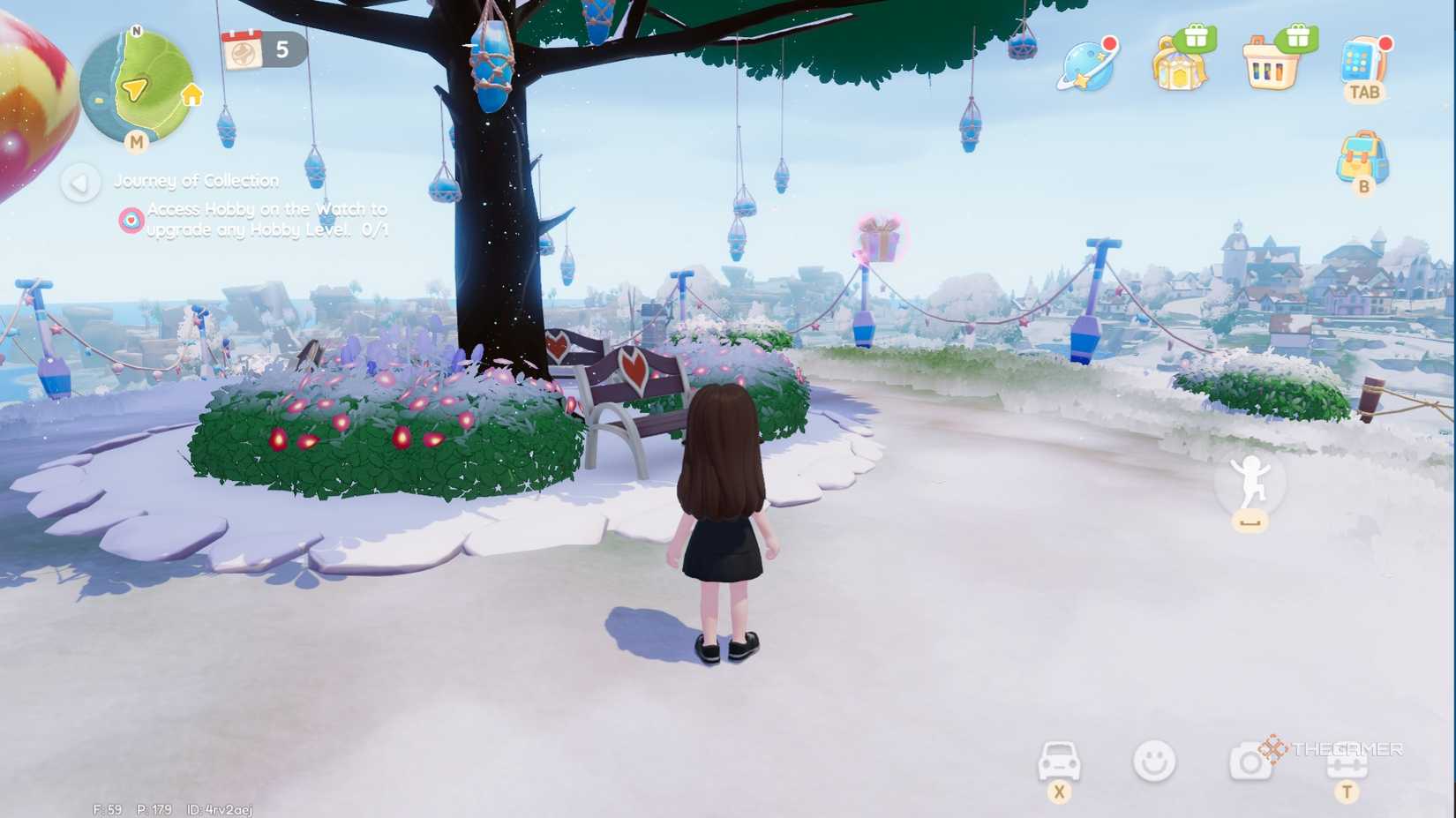Click the compass N marker on the minimap
Image resolution: width=1456 pixels, height=818 pixels.
(137, 29)
